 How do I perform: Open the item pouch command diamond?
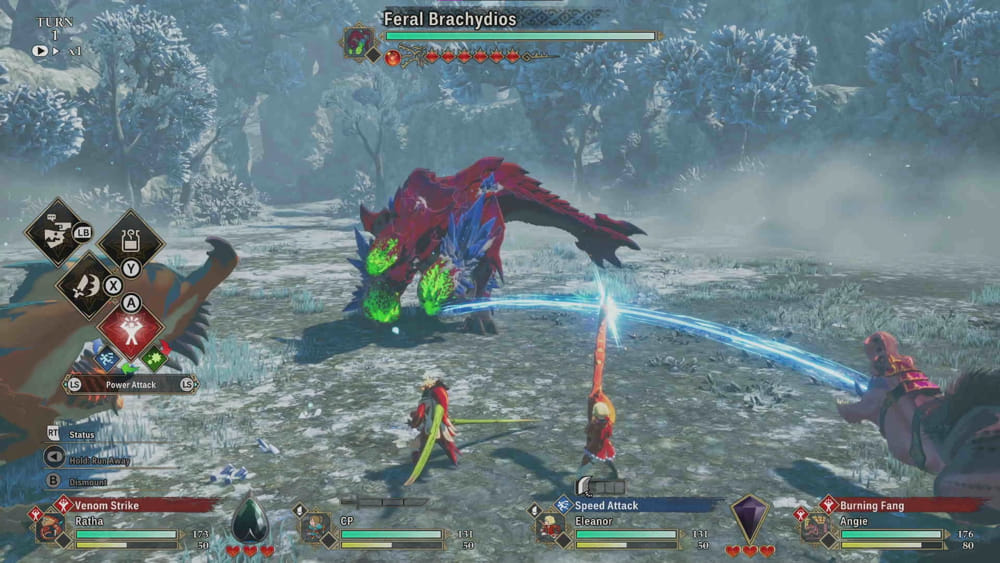pyautogui.click(x=131, y=240)
